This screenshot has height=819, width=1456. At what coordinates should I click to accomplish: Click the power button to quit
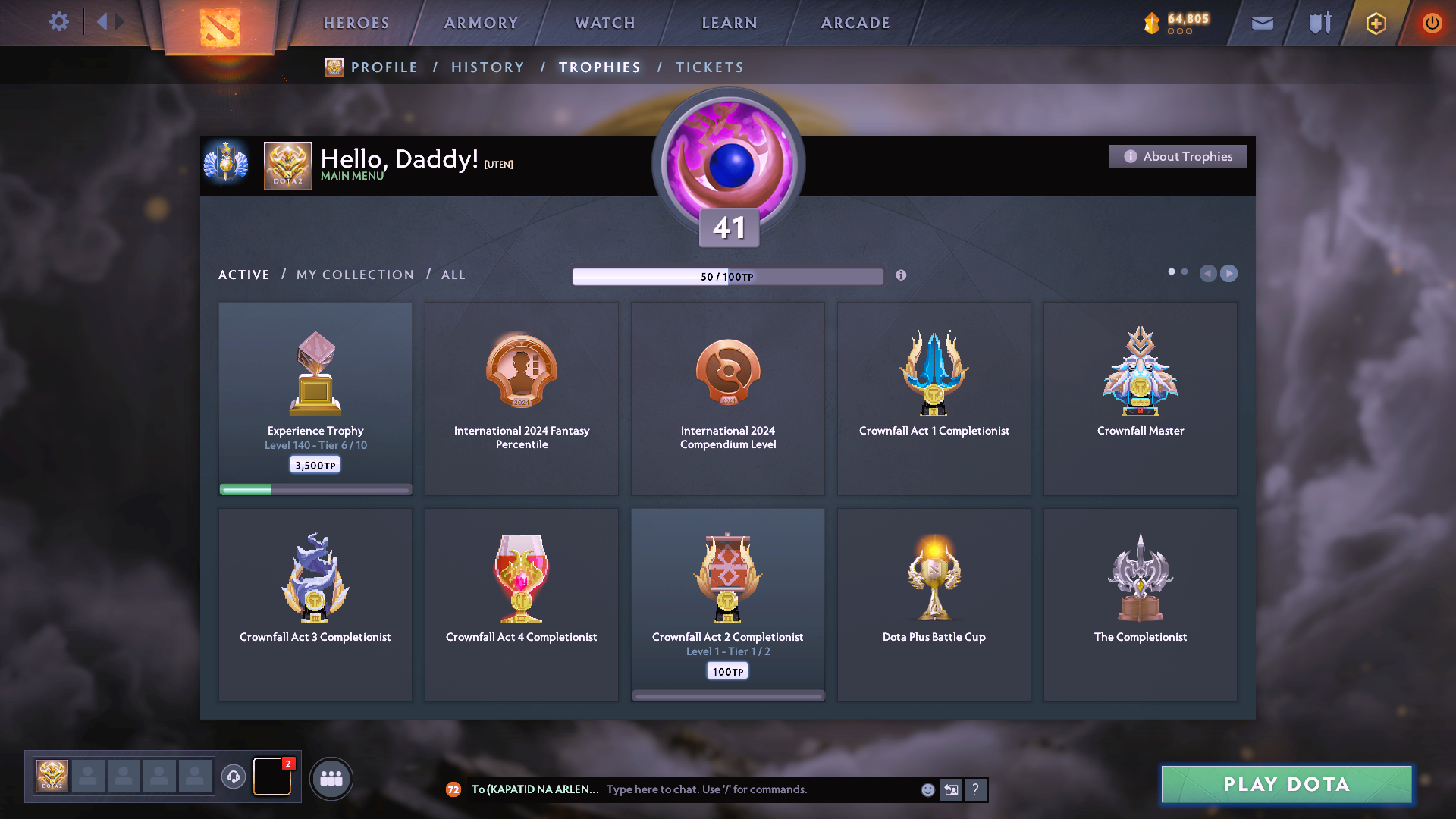point(1432,23)
